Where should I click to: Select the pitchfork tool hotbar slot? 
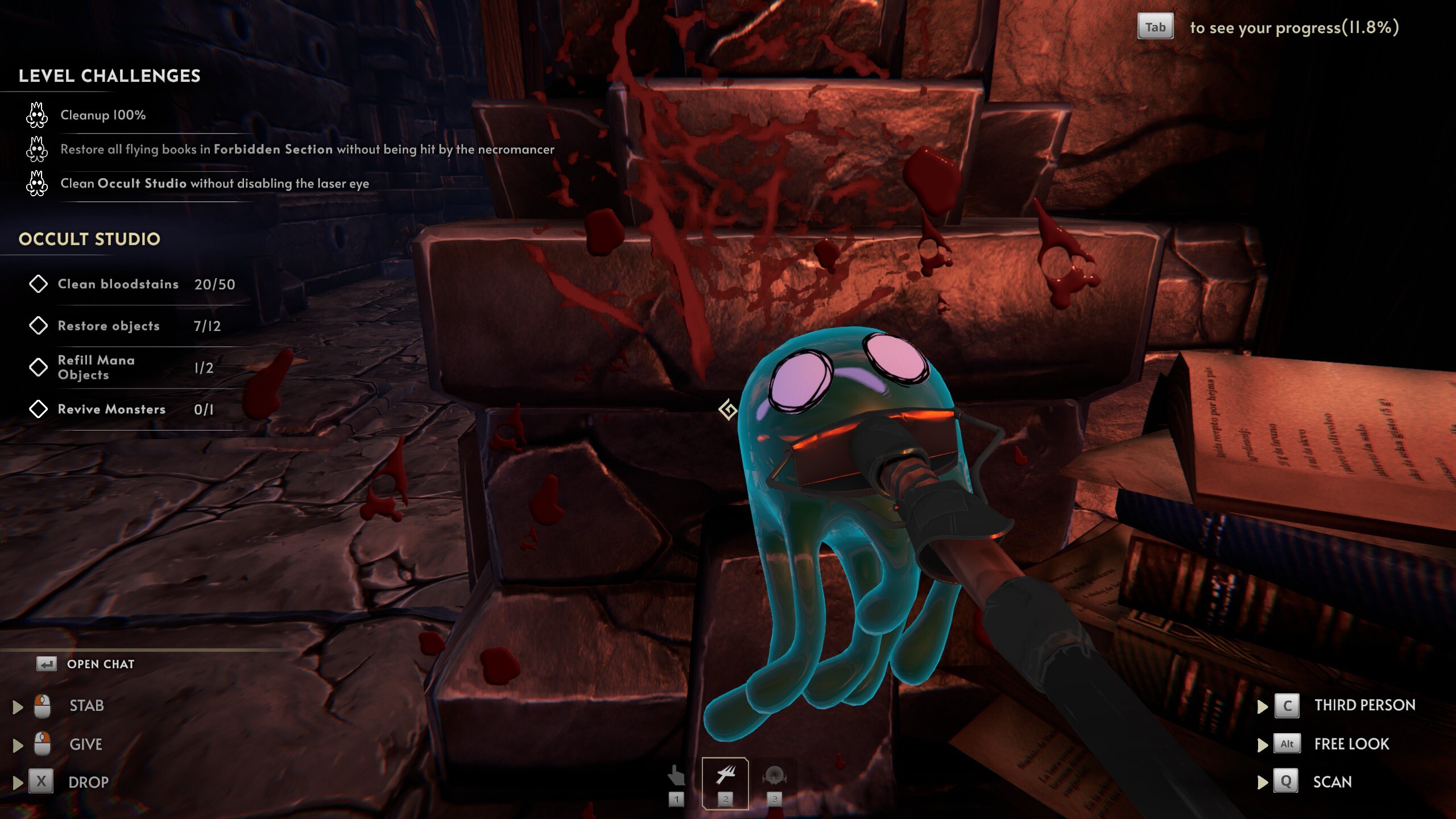pos(725,783)
